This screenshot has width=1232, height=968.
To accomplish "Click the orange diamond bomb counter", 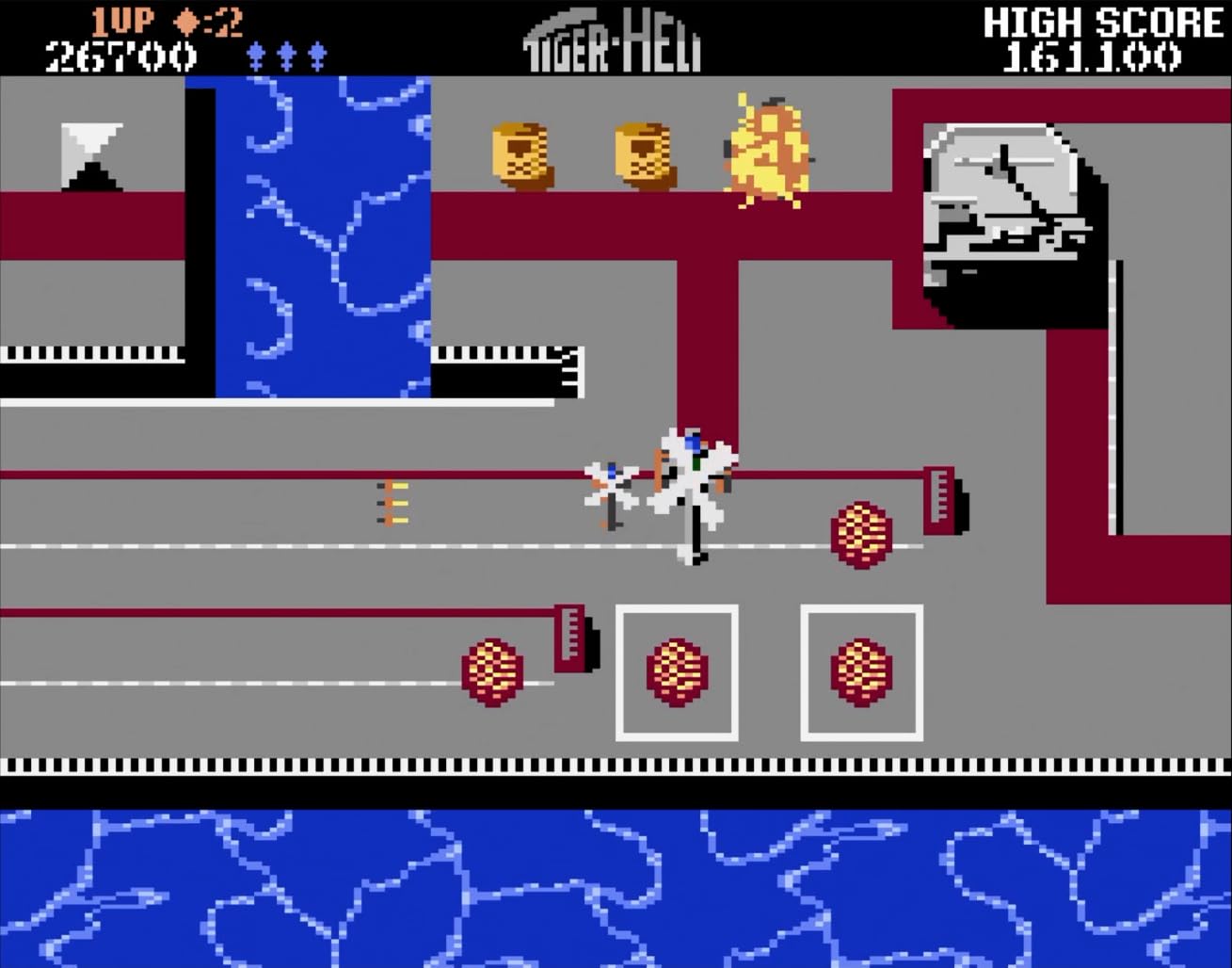I will point(188,21).
